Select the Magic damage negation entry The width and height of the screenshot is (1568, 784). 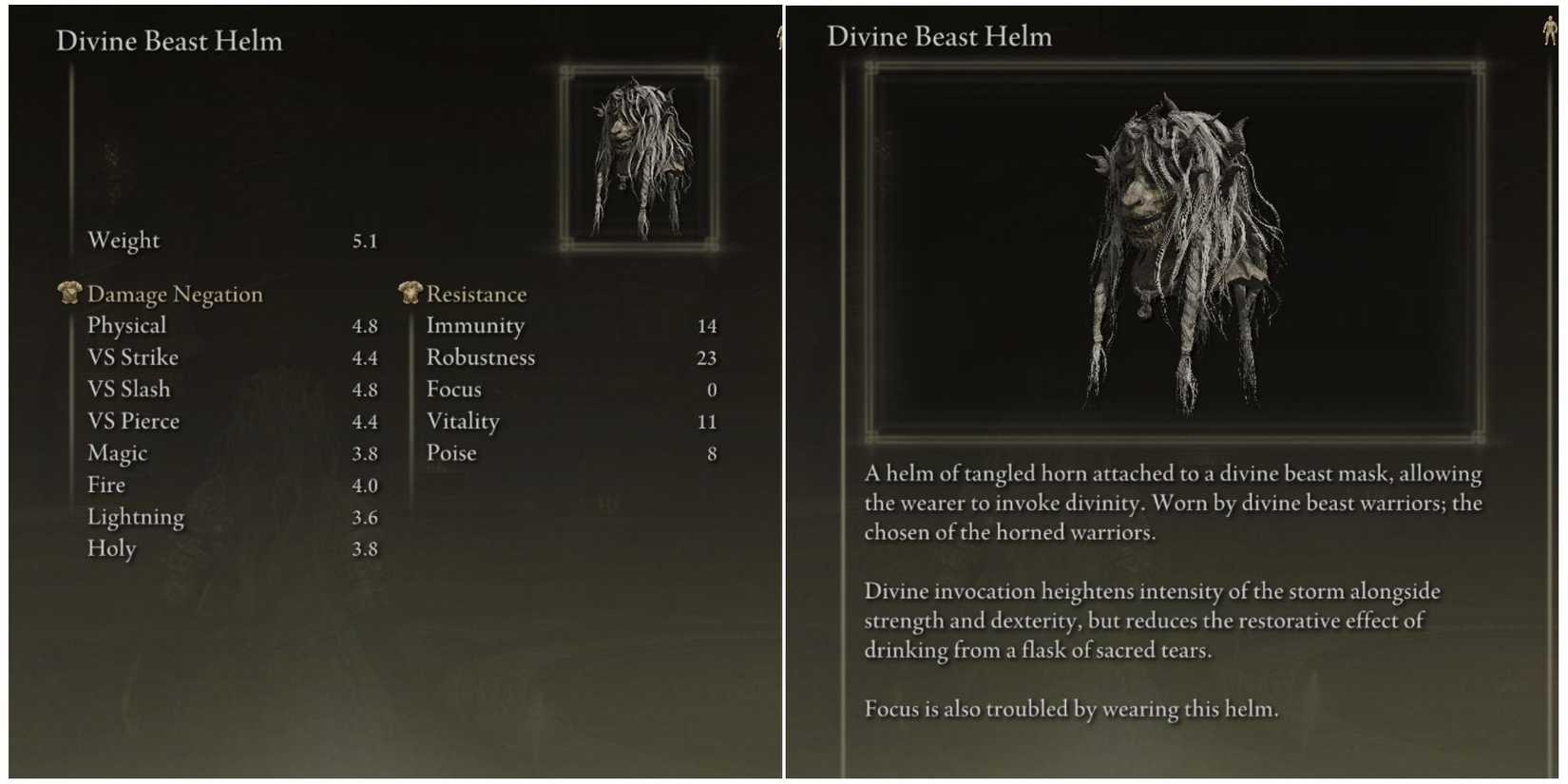(117, 452)
